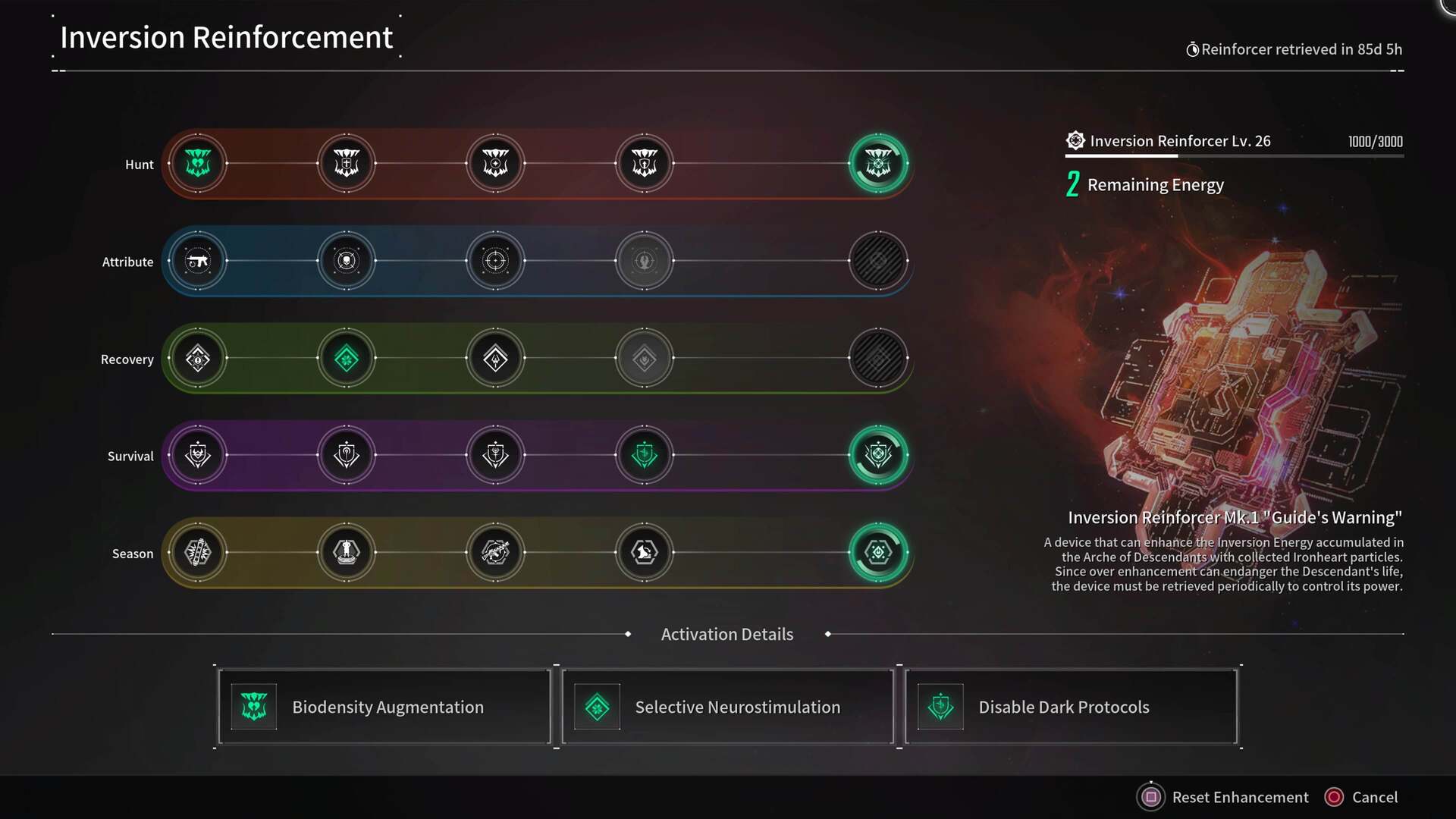Select the thermometer node in the Season row
Image resolution: width=1456 pixels, height=819 pixels.
pyautogui.click(x=199, y=553)
